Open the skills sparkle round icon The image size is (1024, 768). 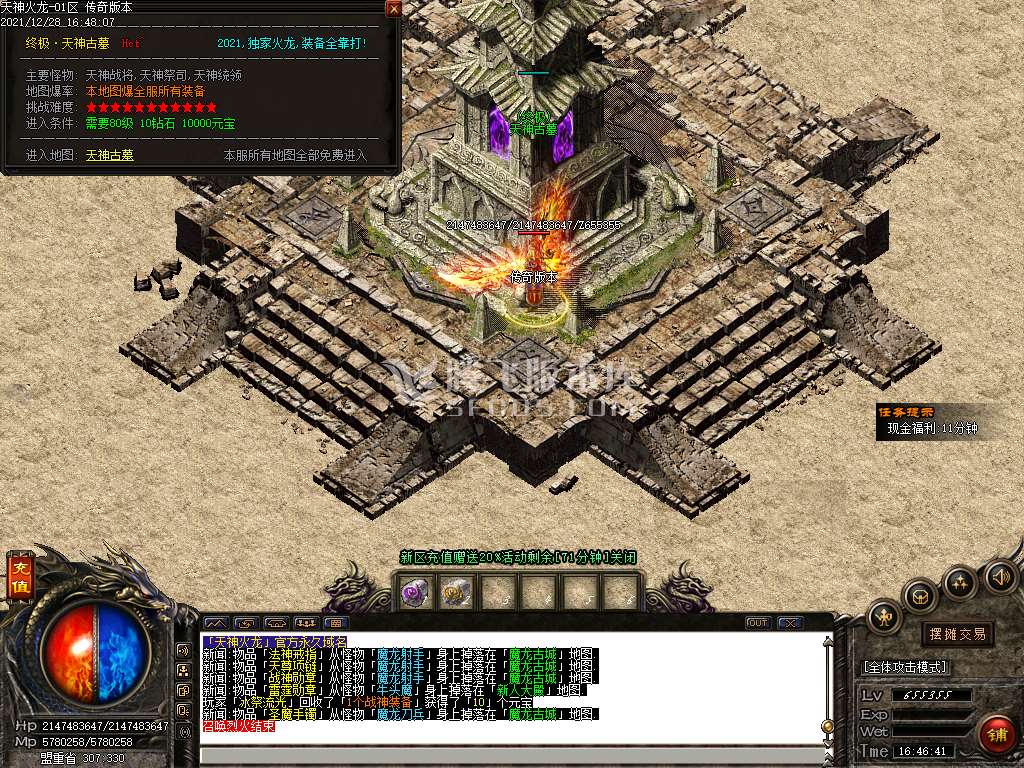[960, 581]
